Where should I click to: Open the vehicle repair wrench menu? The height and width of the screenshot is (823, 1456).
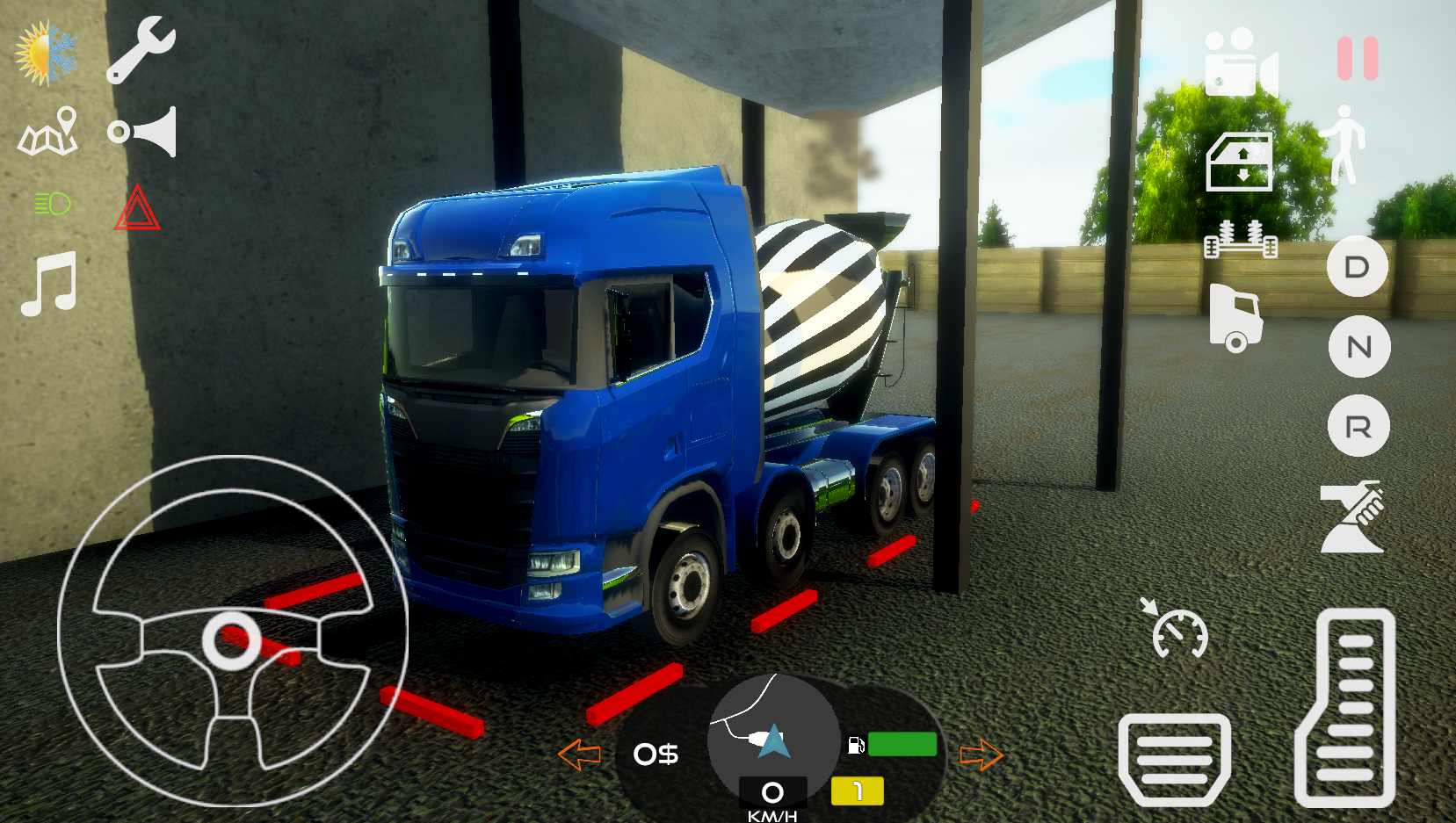pyautogui.click(x=143, y=48)
